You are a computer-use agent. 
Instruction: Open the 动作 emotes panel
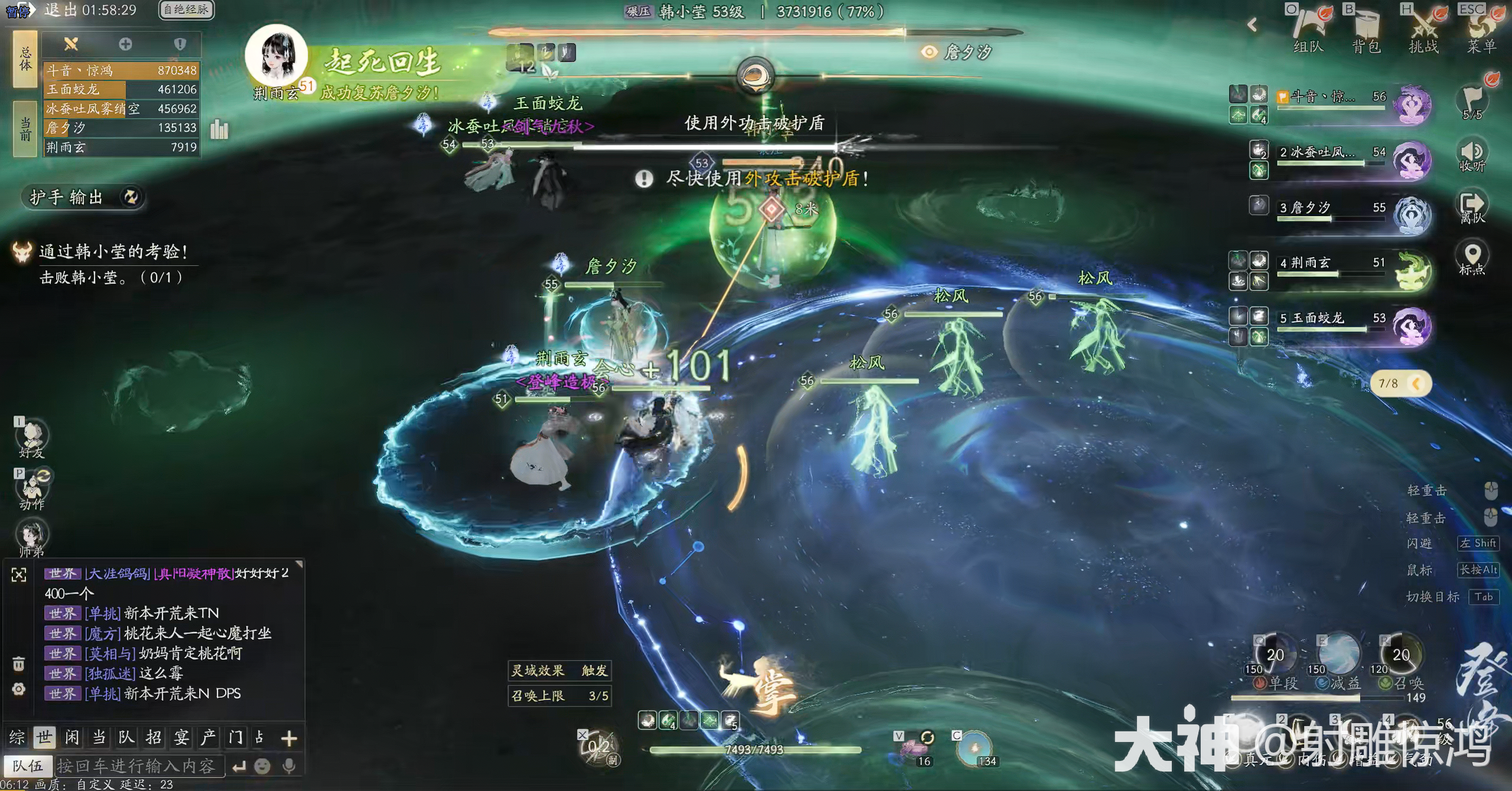click(32, 490)
